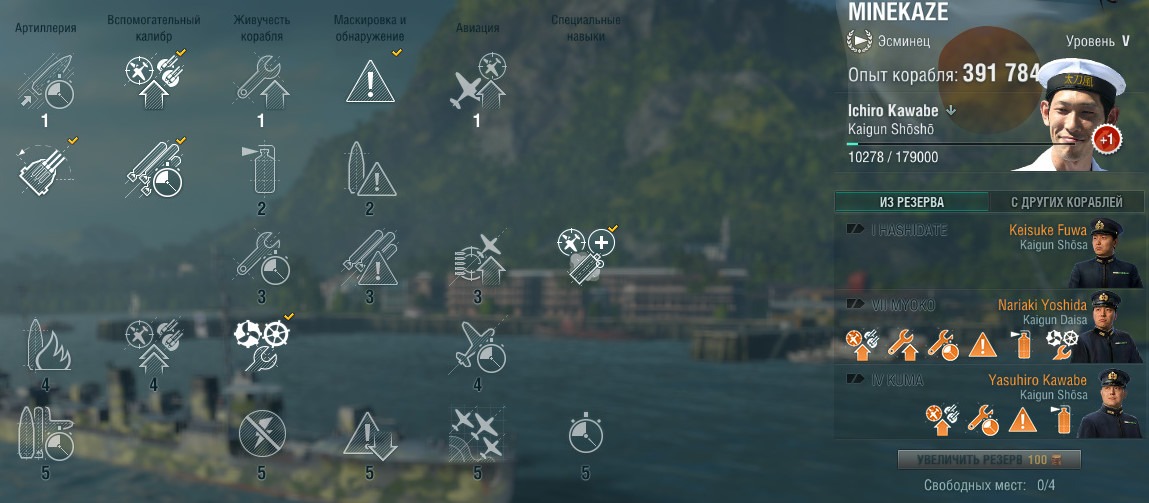
Task: Choose the fire shell skill in tier 4
Action: (x=44, y=347)
